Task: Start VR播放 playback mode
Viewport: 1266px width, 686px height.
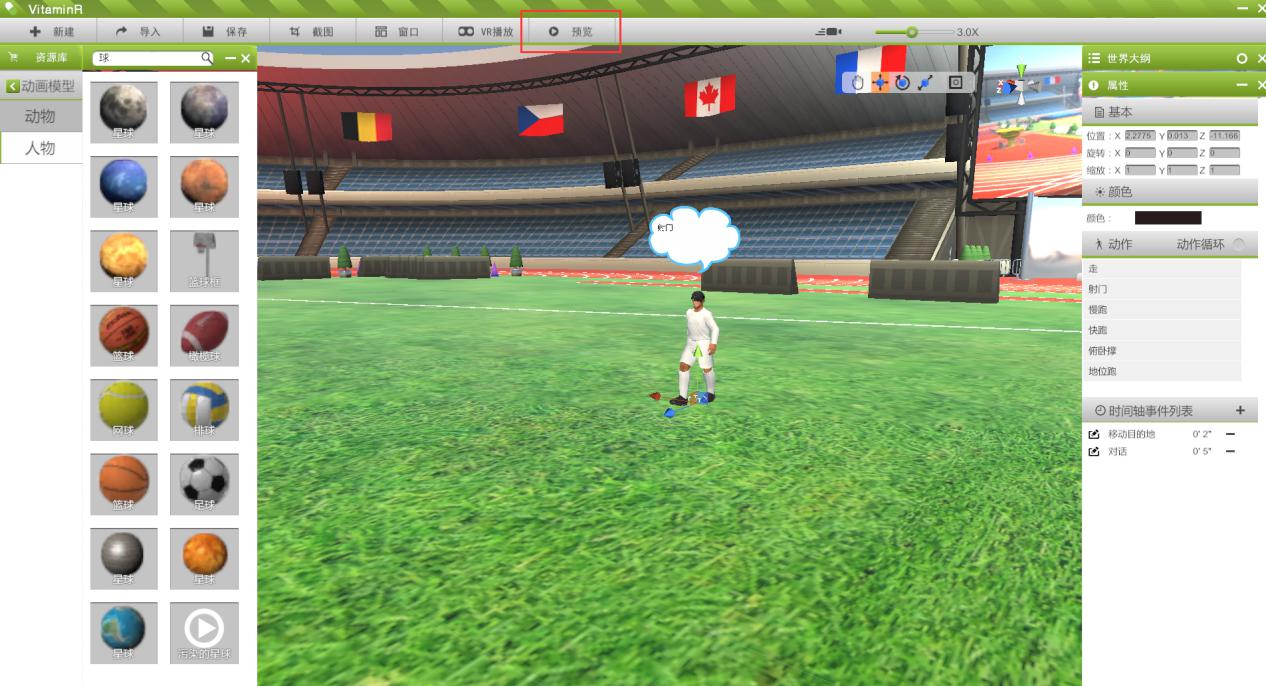Action: point(485,32)
